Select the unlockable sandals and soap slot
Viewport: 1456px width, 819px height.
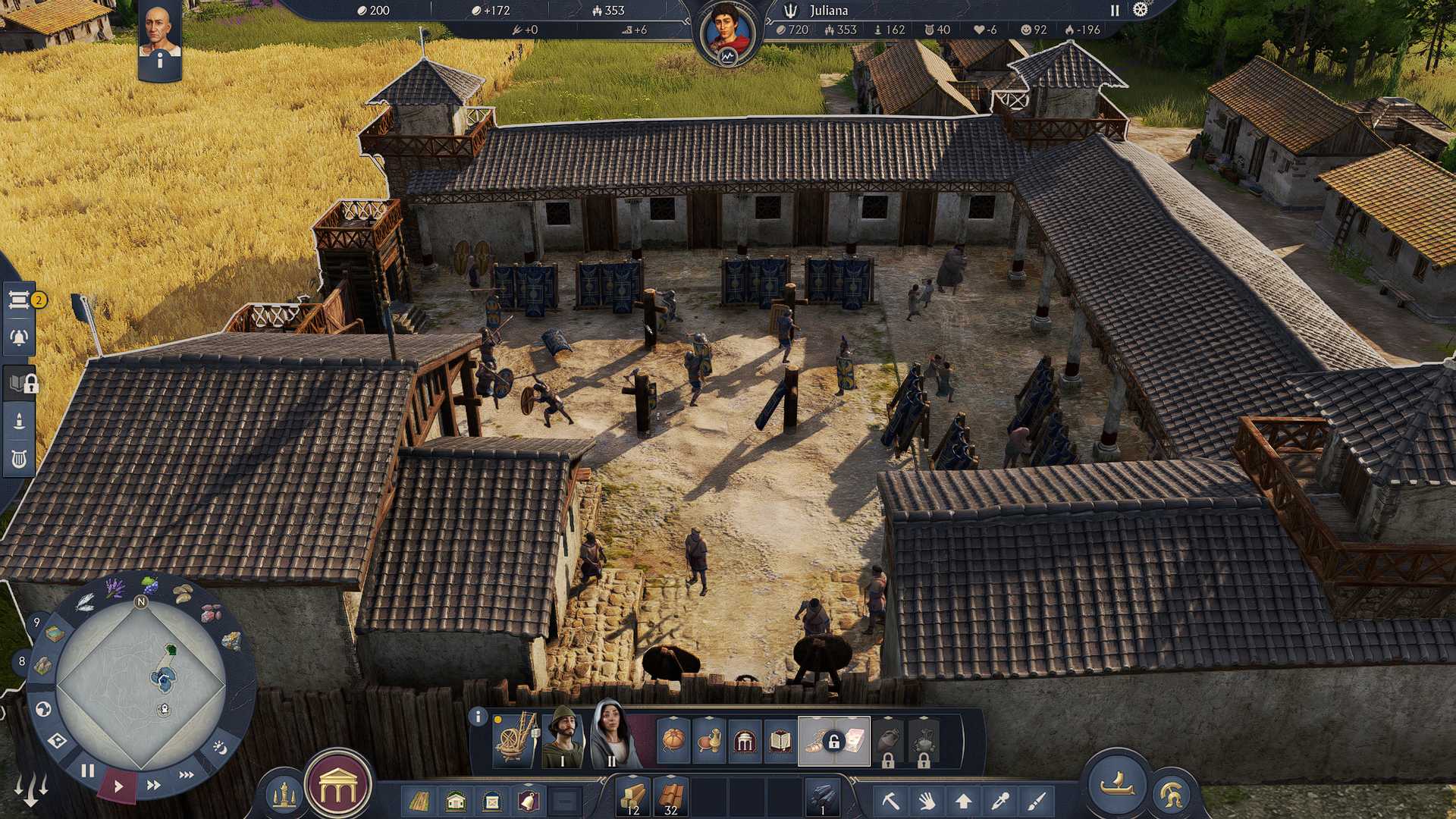pos(833,741)
